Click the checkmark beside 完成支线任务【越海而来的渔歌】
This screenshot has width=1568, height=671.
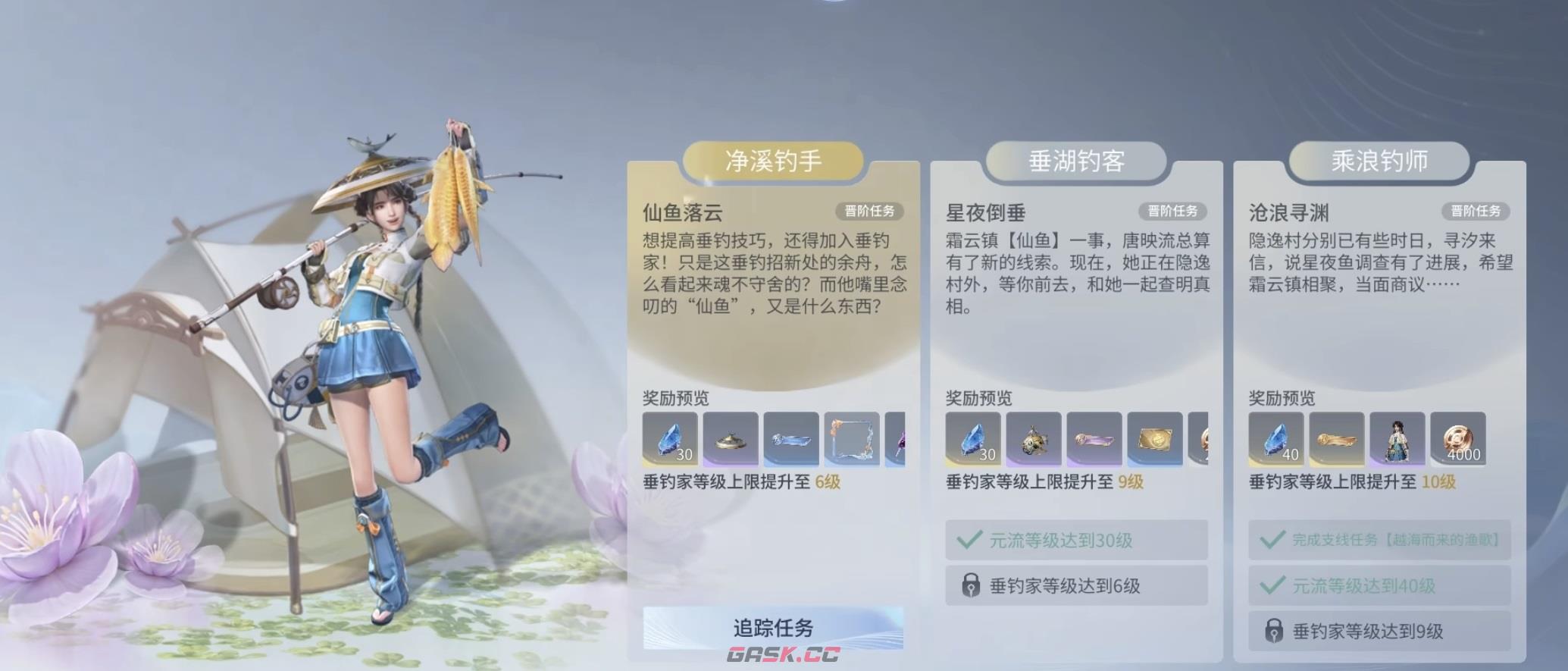(x=1274, y=540)
